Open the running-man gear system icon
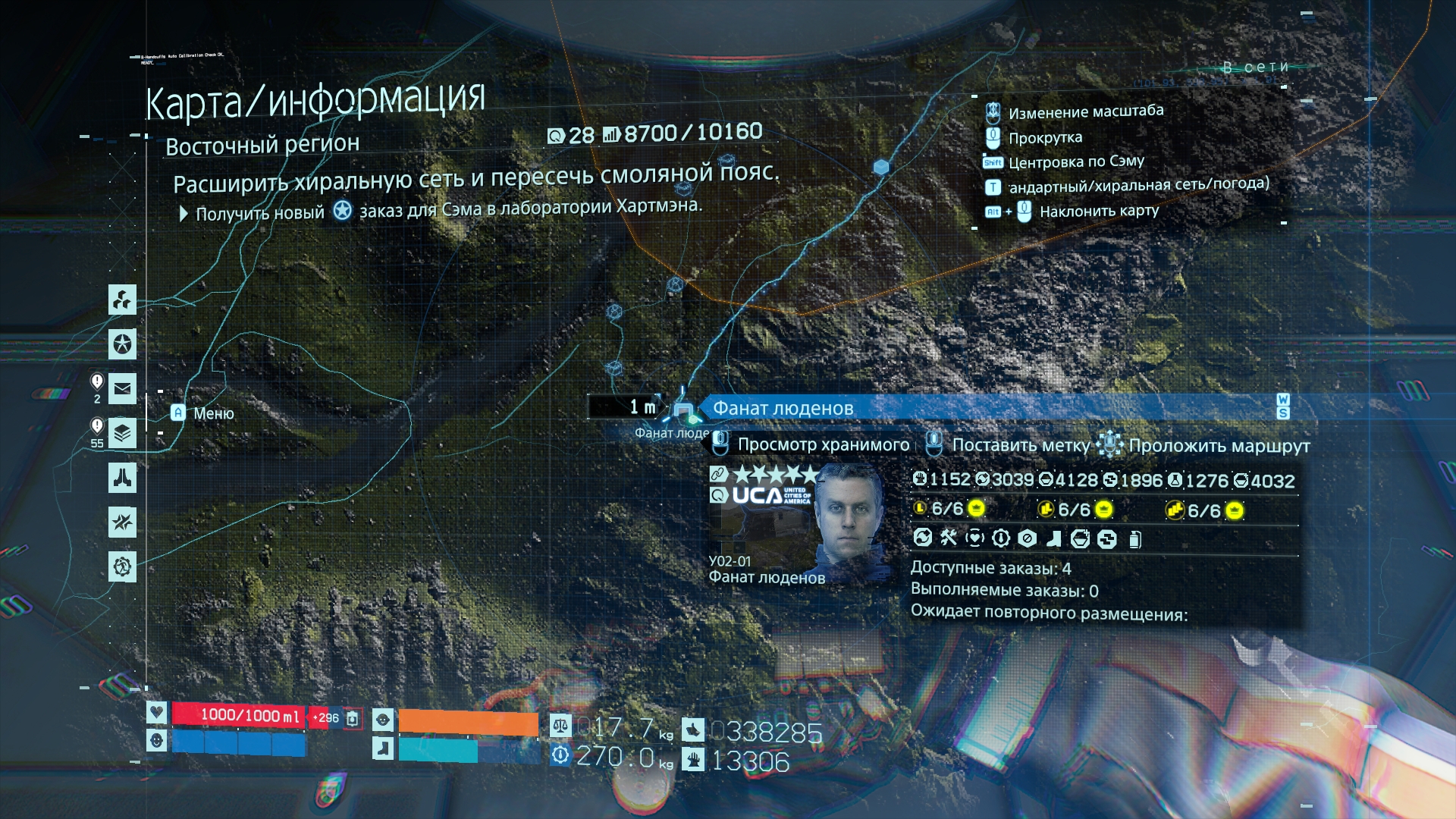The height and width of the screenshot is (819, 1456). pos(122,566)
